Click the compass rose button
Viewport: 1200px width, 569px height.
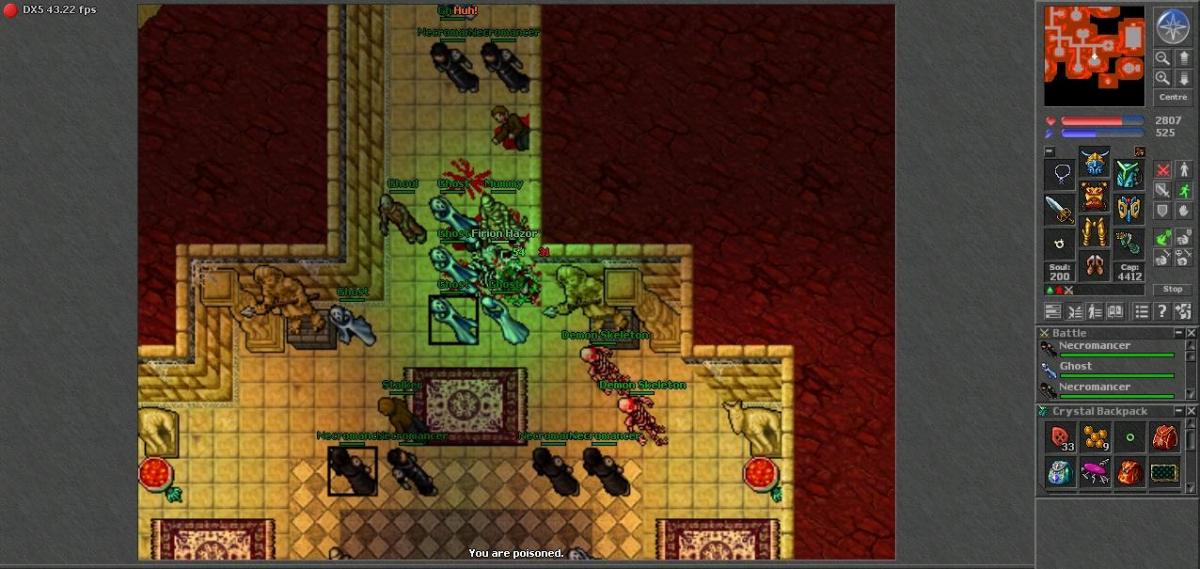click(1171, 26)
